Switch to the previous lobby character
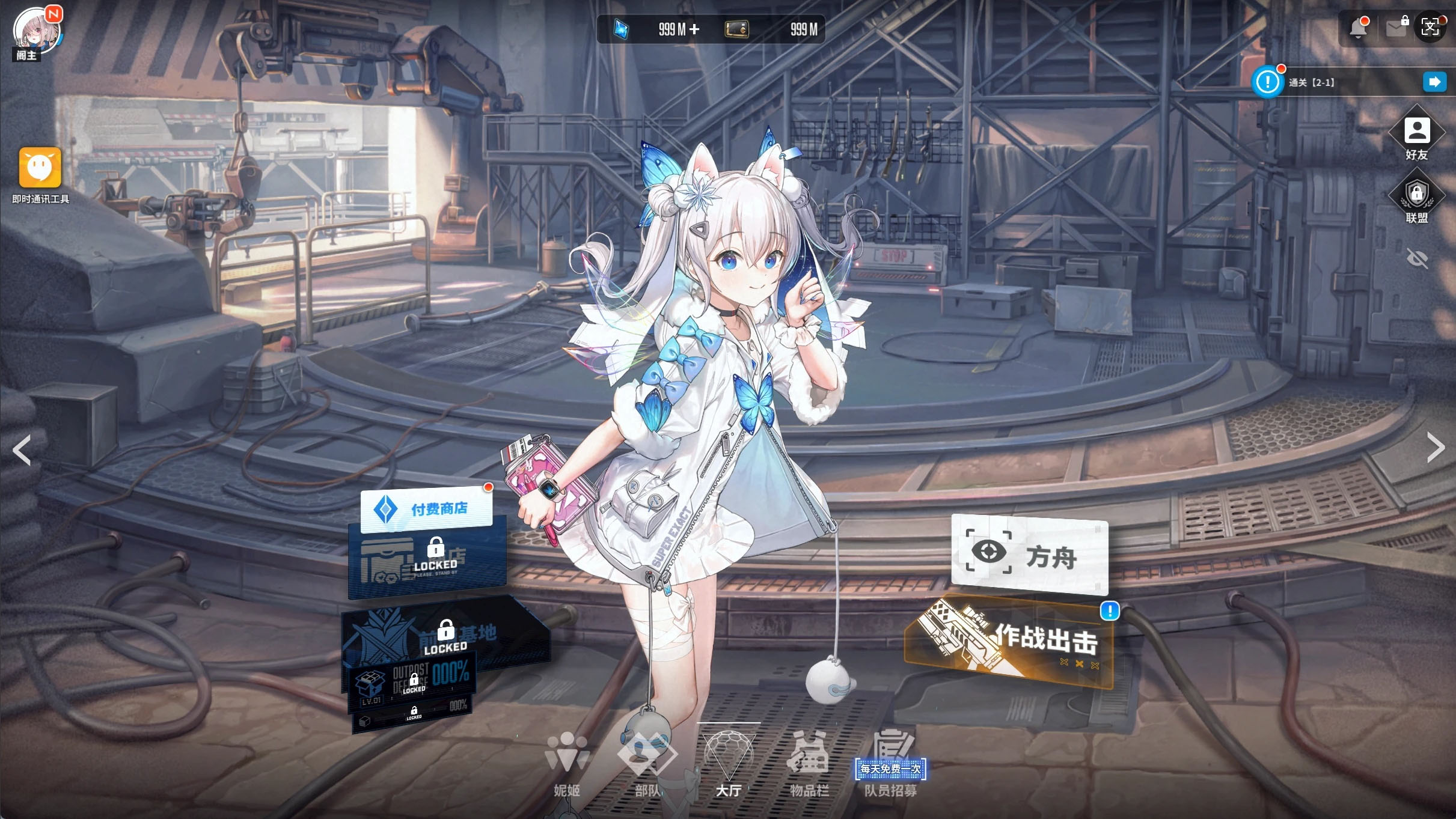The width and height of the screenshot is (1456, 819). pos(22,449)
